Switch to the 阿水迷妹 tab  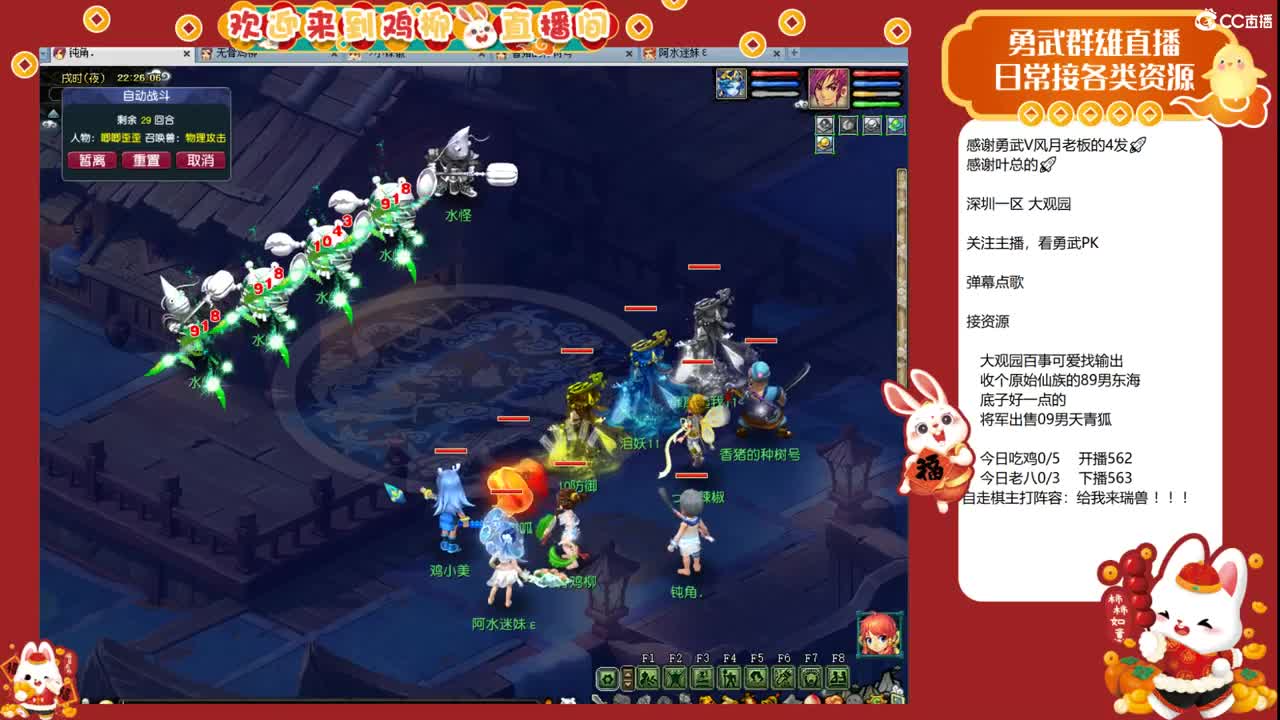(x=680, y=54)
